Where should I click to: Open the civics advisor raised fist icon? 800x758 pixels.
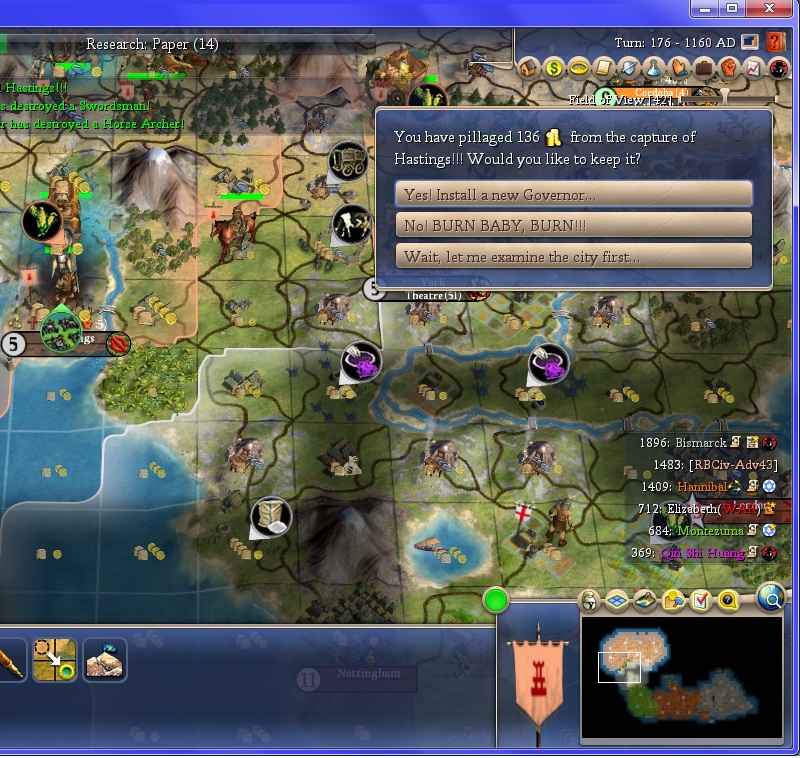(729, 68)
